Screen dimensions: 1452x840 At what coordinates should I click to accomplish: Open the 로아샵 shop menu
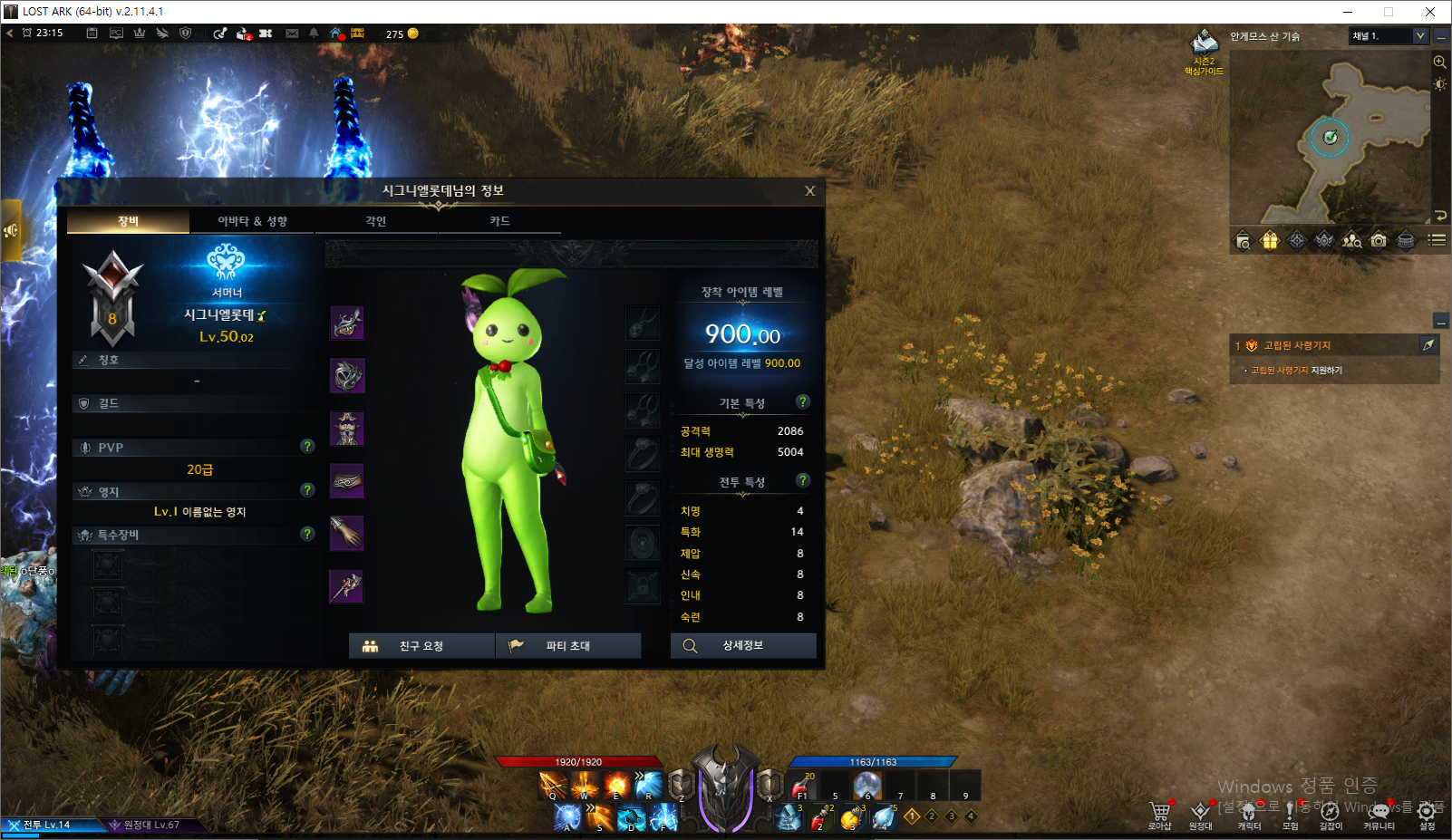pyautogui.click(x=1159, y=814)
